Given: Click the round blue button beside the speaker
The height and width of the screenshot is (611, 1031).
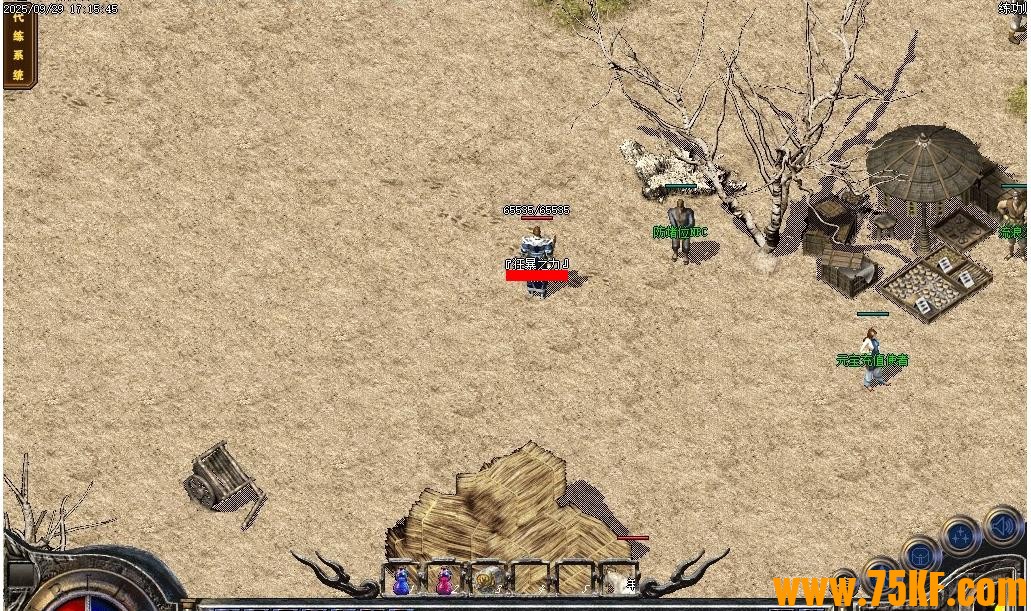Looking at the screenshot, I should coord(960,535).
